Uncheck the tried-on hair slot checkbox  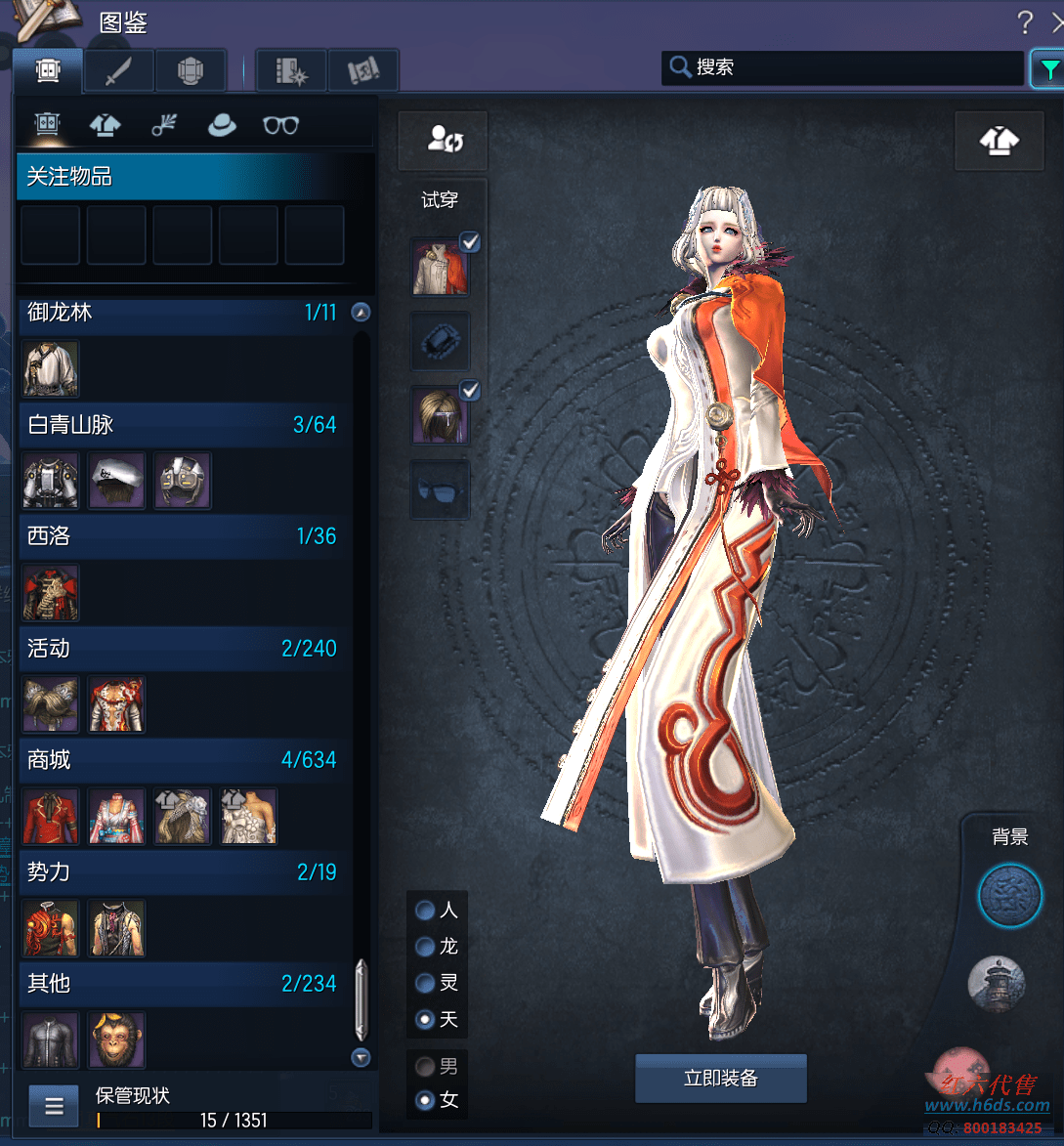click(470, 391)
